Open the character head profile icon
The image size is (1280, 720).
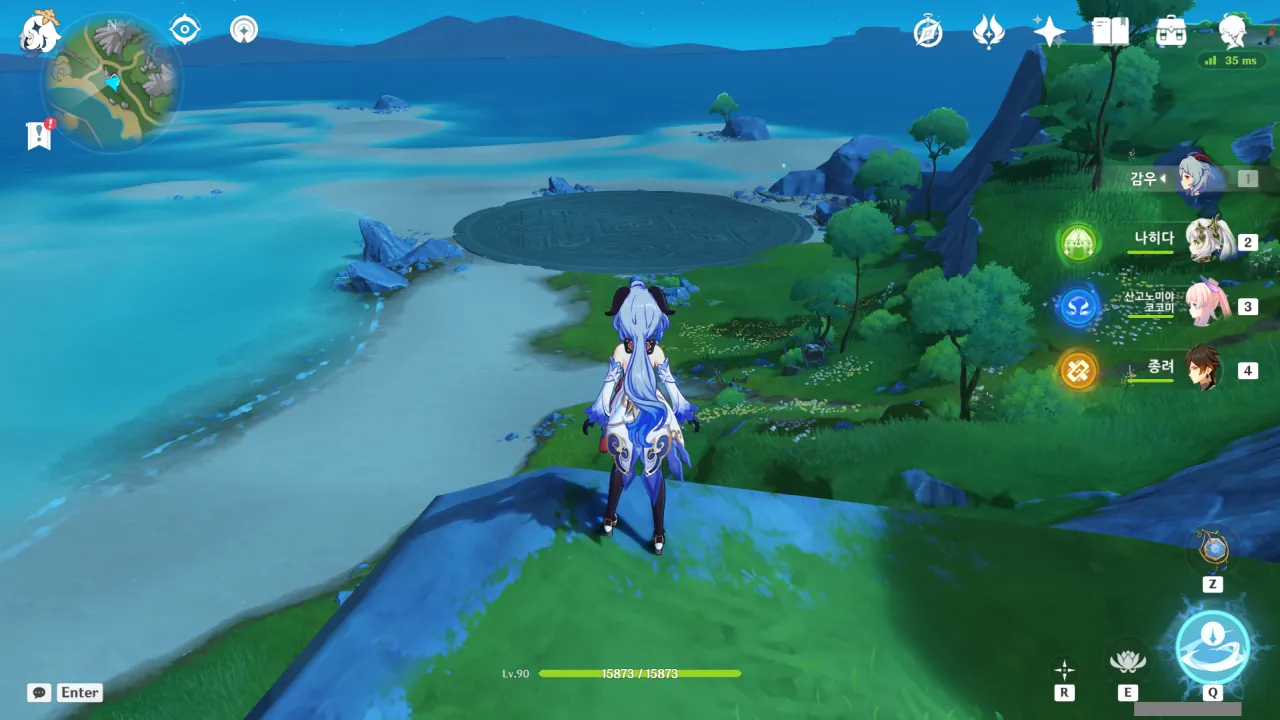(x=1232, y=32)
